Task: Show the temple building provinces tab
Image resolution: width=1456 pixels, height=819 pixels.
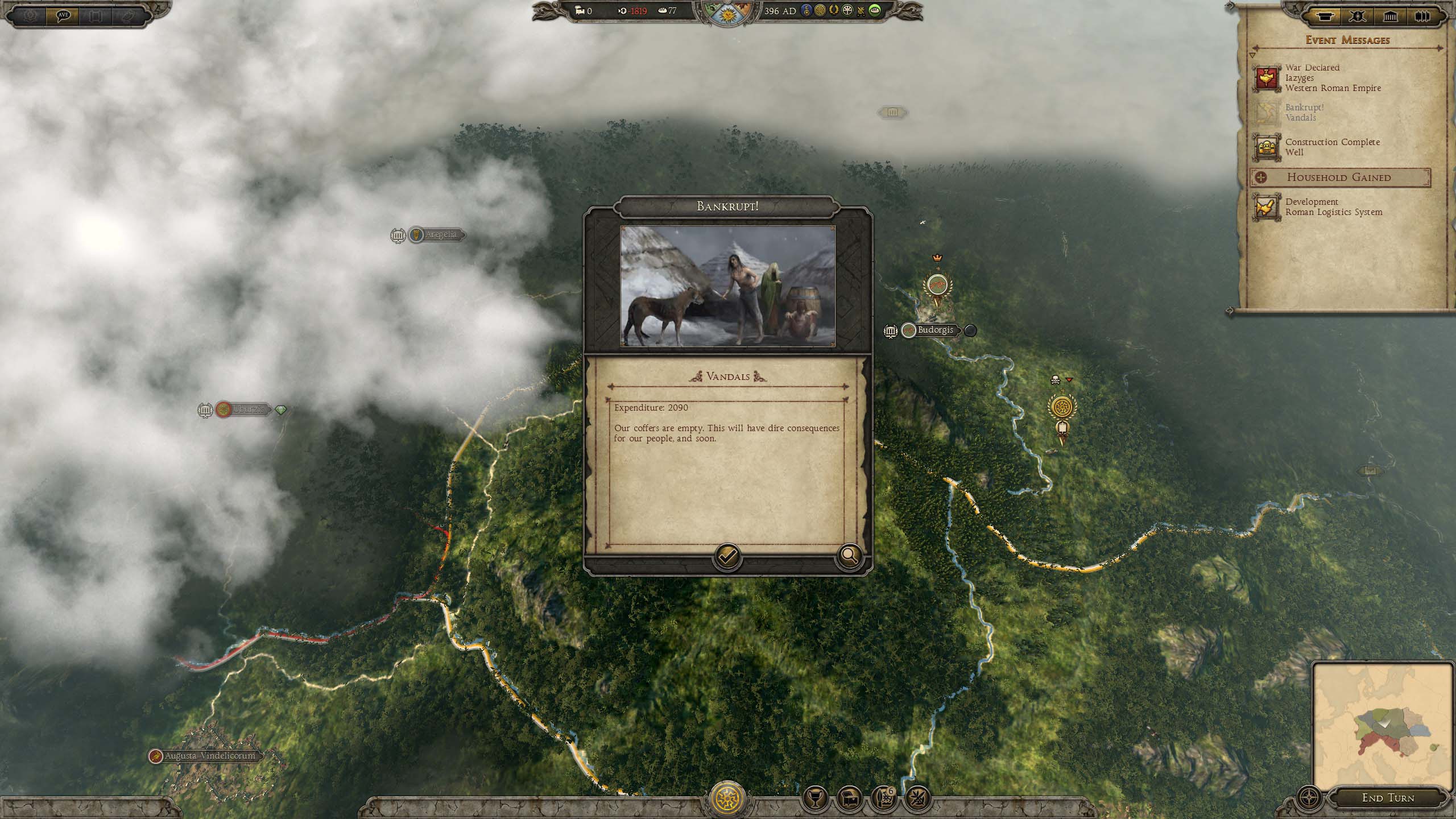Action: [x=1390, y=16]
